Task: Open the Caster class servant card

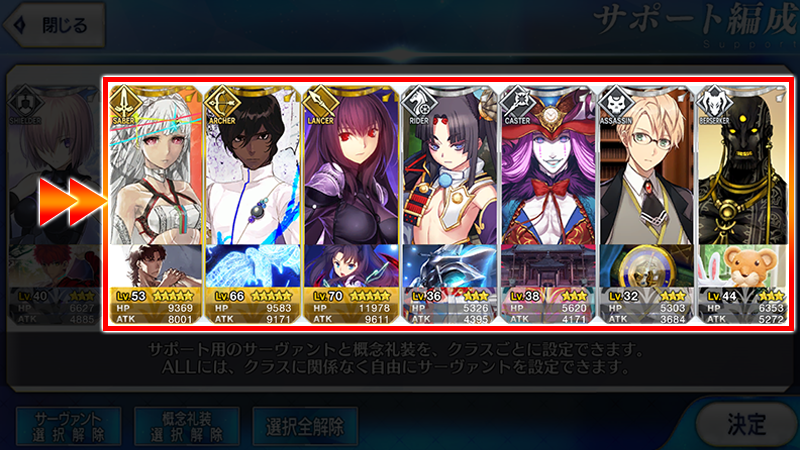Action: (x=546, y=165)
